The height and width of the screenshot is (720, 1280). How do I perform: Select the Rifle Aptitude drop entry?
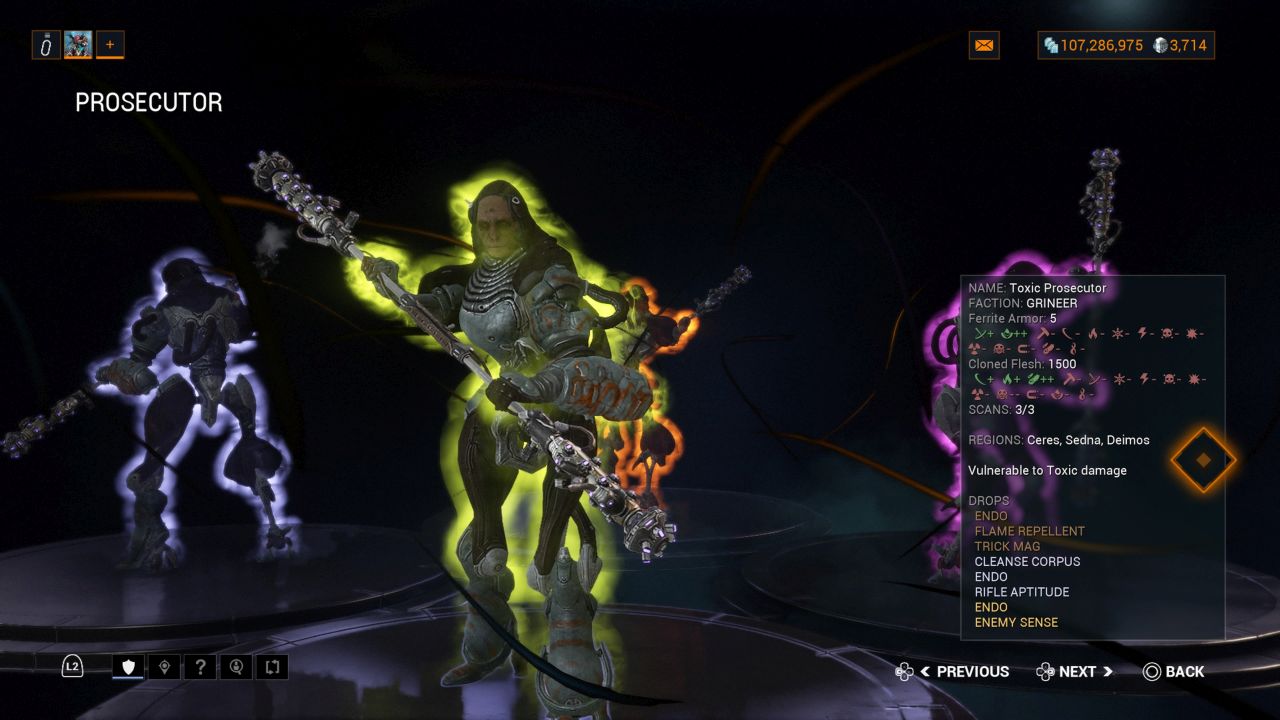tap(1021, 592)
